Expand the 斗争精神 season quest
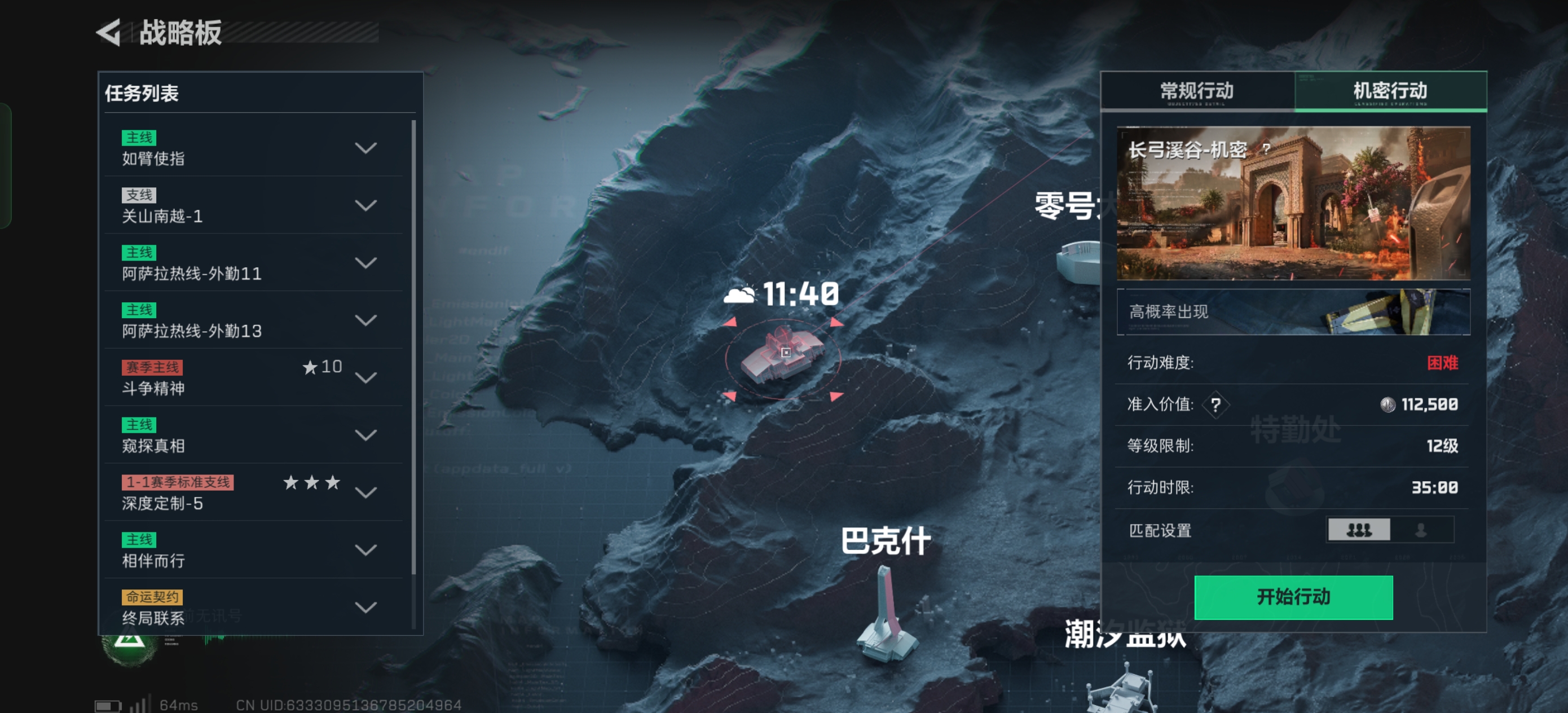Screen dimensions: 1568x713 365,378
